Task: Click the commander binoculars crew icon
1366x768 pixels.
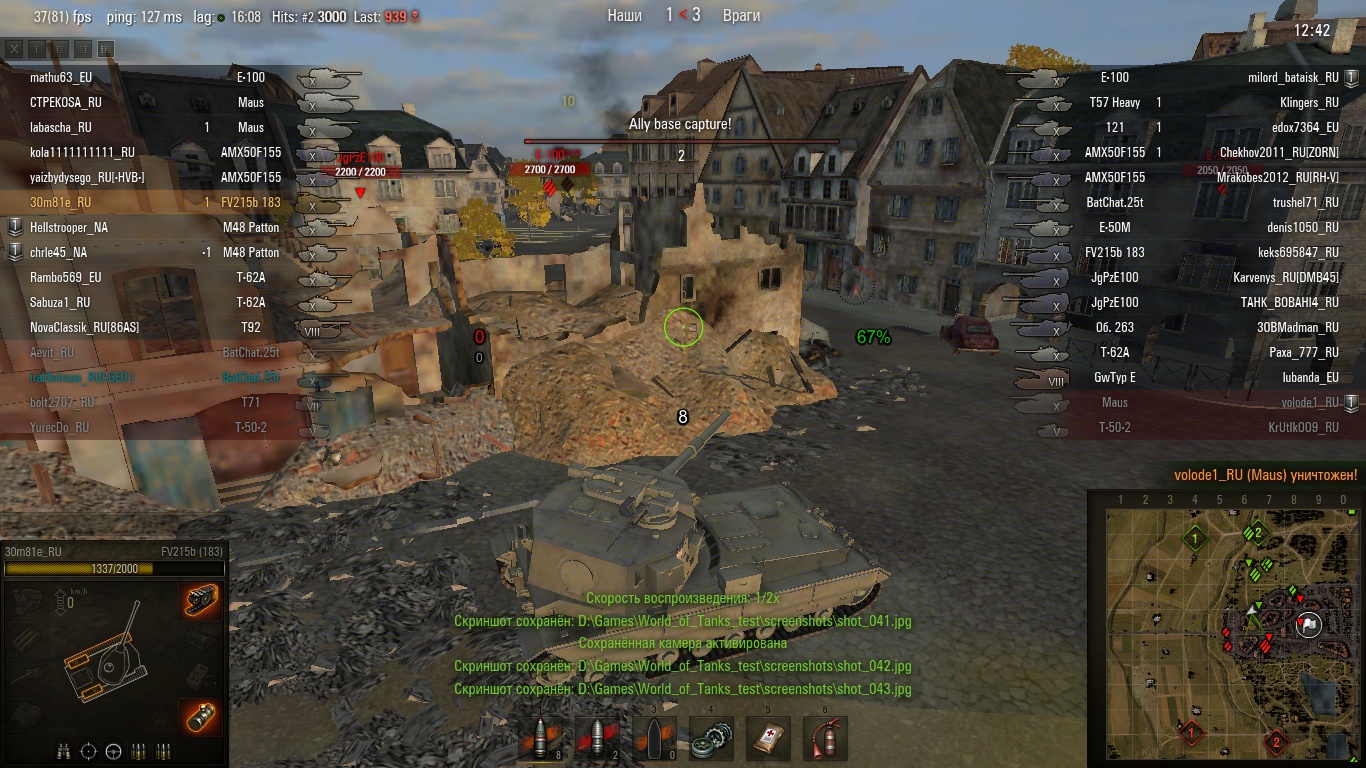Action: click(x=63, y=751)
